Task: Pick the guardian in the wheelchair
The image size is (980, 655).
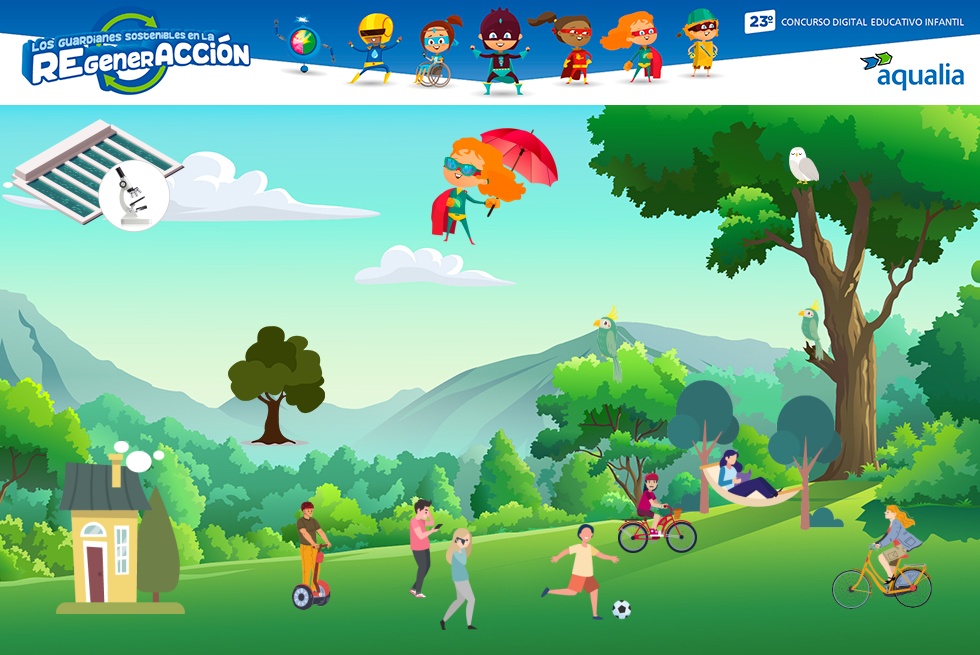Action: [435, 54]
